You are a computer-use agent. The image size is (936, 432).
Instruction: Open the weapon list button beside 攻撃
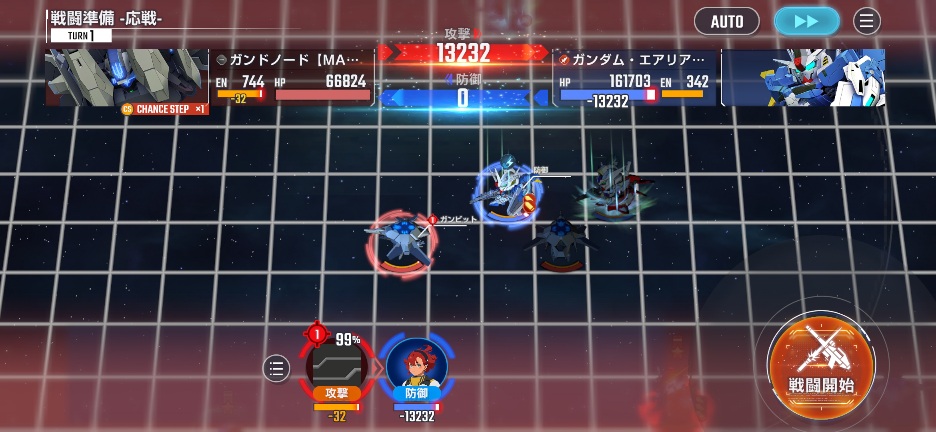coord(276,369)
